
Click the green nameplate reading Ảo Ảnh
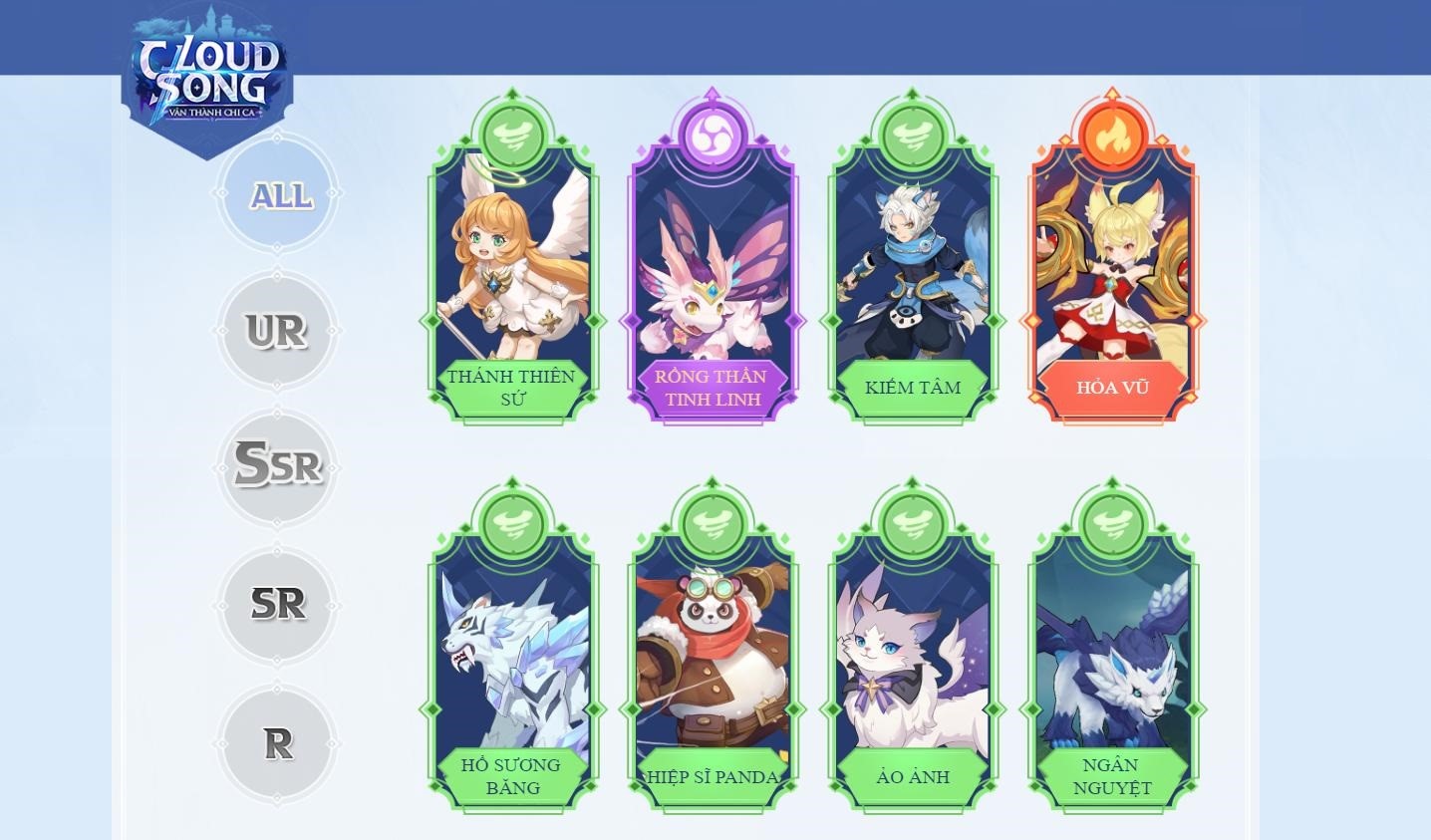pos(912,776)
